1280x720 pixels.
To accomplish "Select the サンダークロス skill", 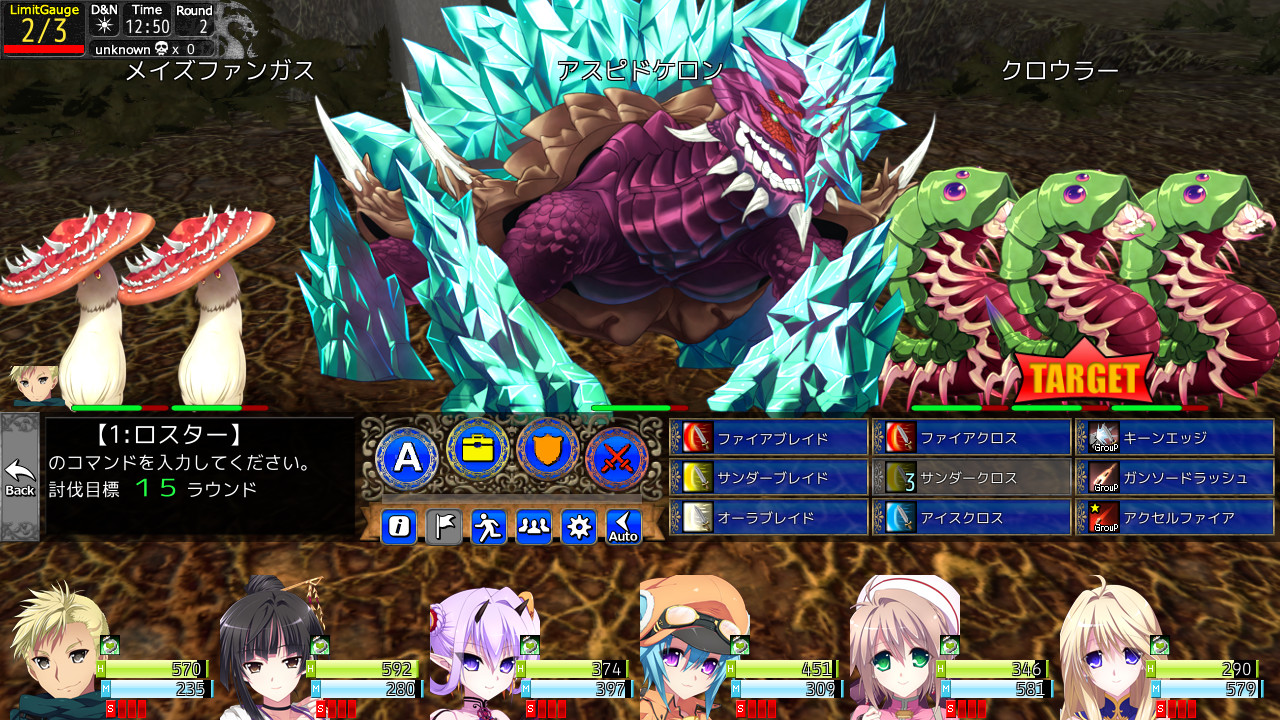I will click(x=970, y=476).
